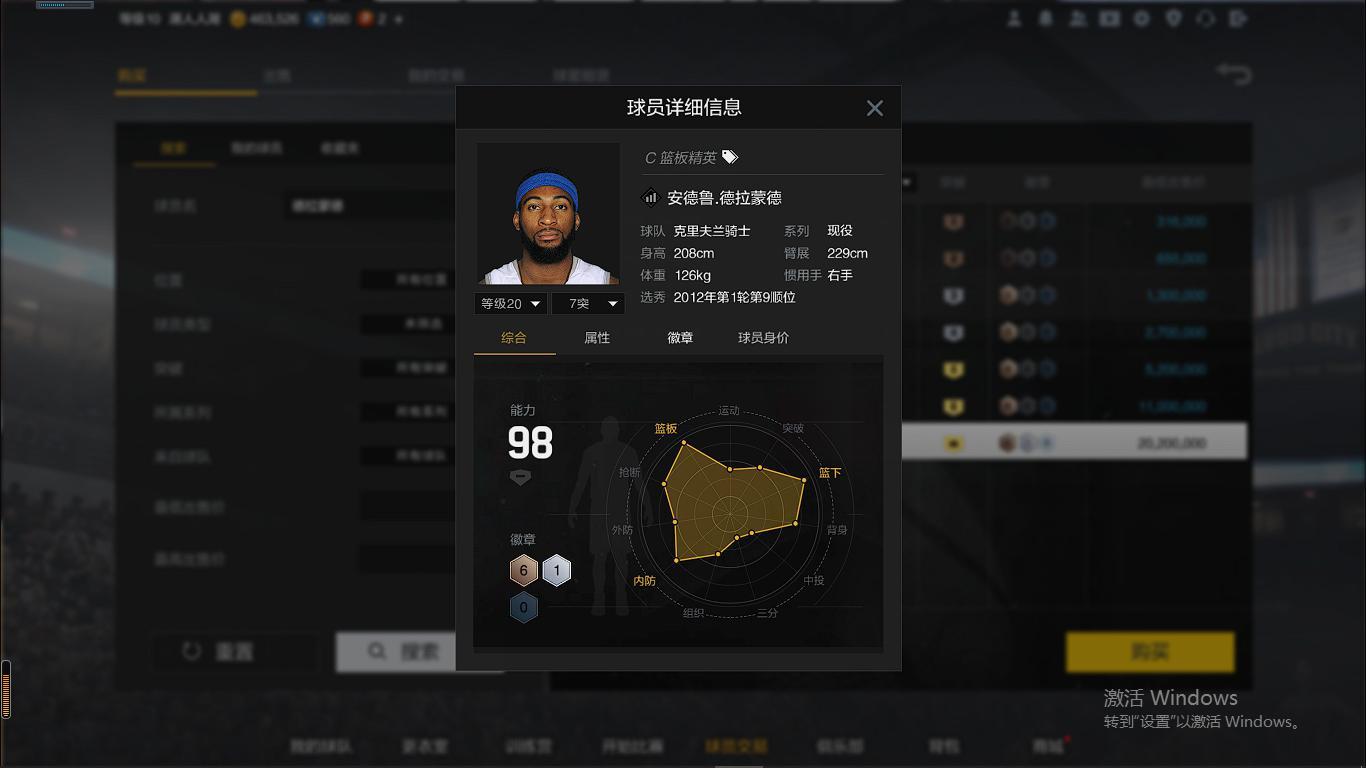
Task: Open the friends icon in the top bar
Action: (x=1079, y=18)
